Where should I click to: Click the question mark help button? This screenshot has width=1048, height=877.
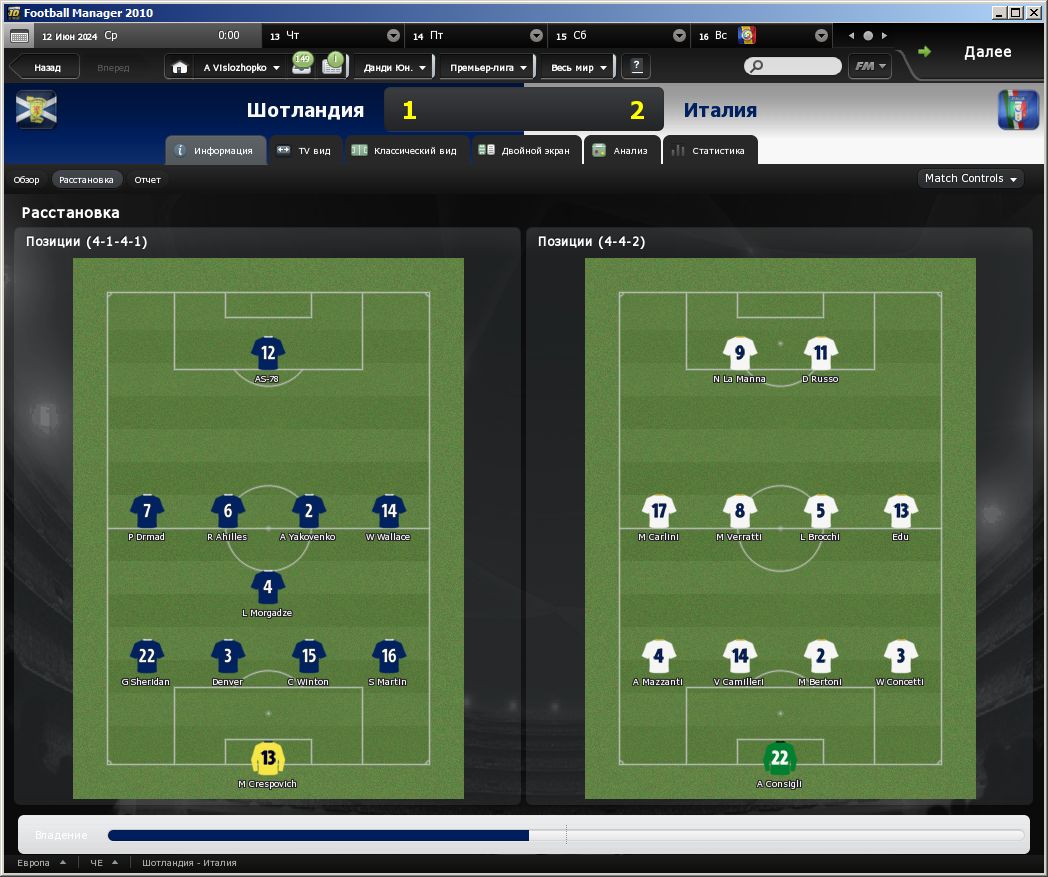pyautogui.click(x=636, y=67)
